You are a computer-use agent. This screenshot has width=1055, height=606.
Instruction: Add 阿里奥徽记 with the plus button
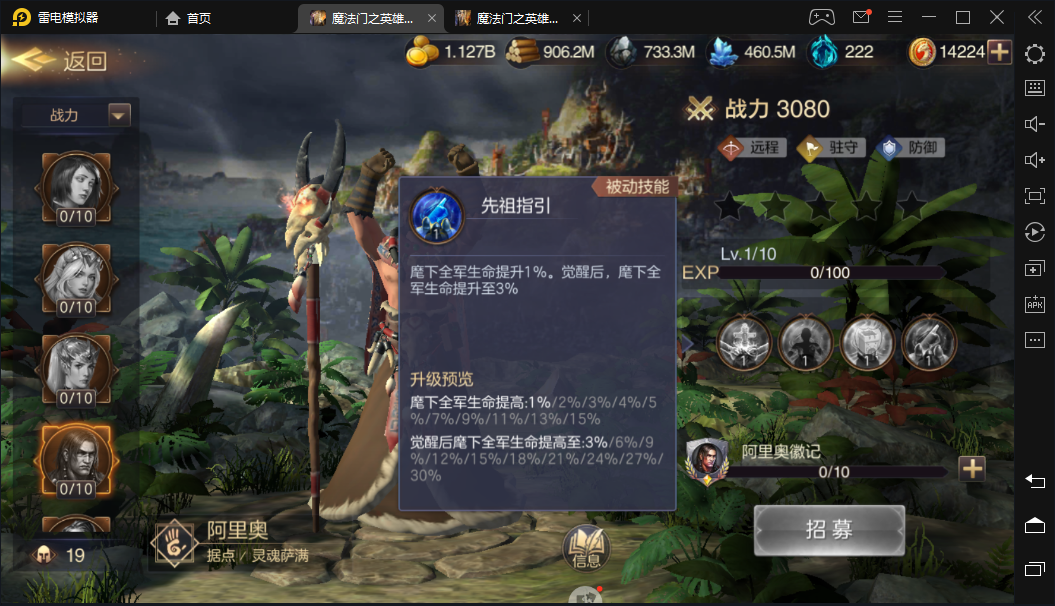pyautogui.click(x=971, y=468)
